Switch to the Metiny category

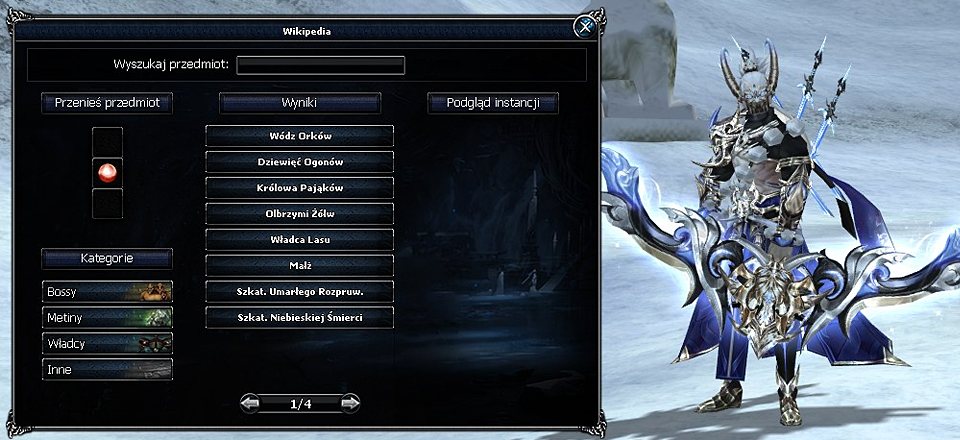(107, 317)
